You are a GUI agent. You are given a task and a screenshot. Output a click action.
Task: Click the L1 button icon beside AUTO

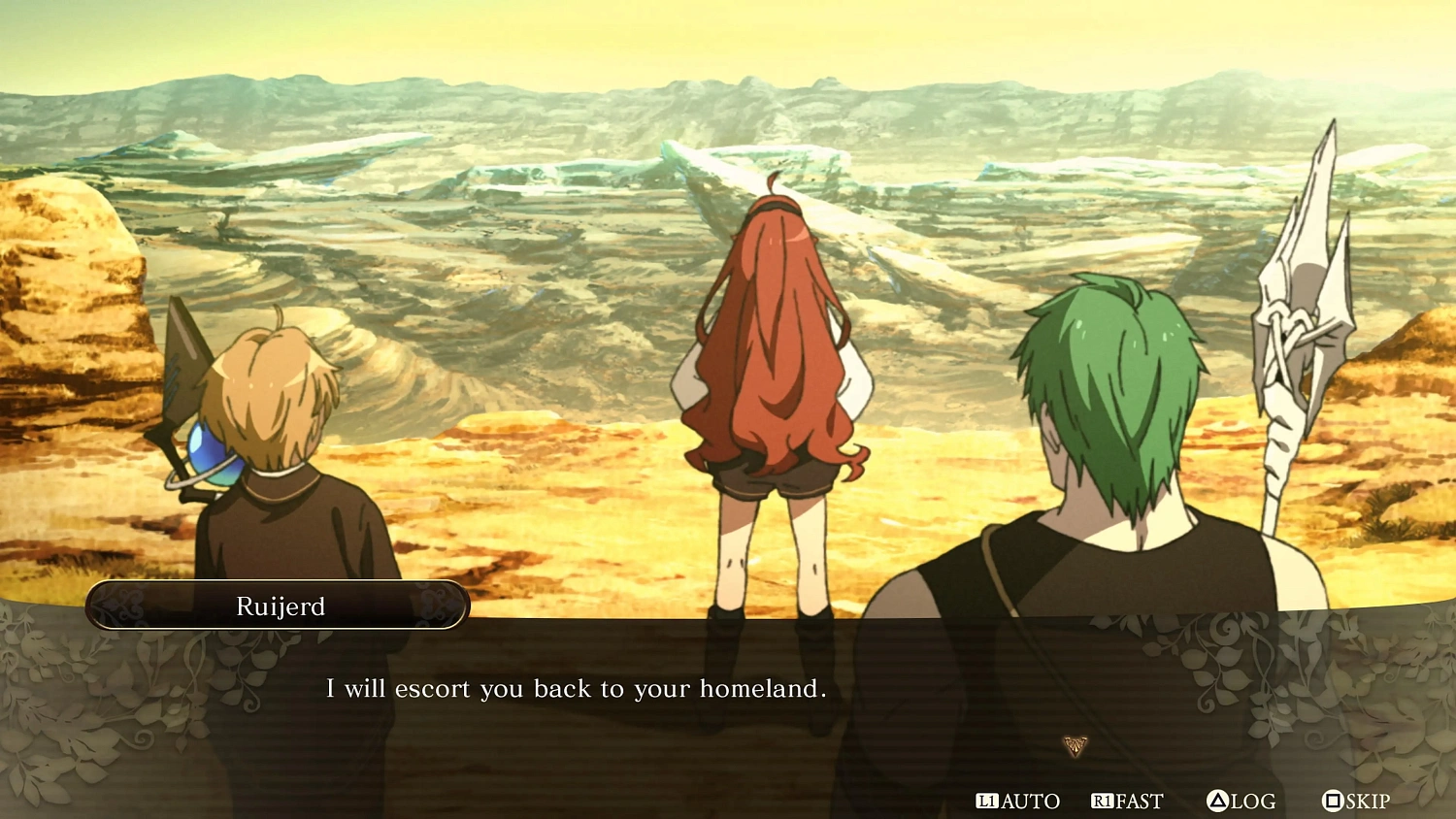(x=989, y=802)
